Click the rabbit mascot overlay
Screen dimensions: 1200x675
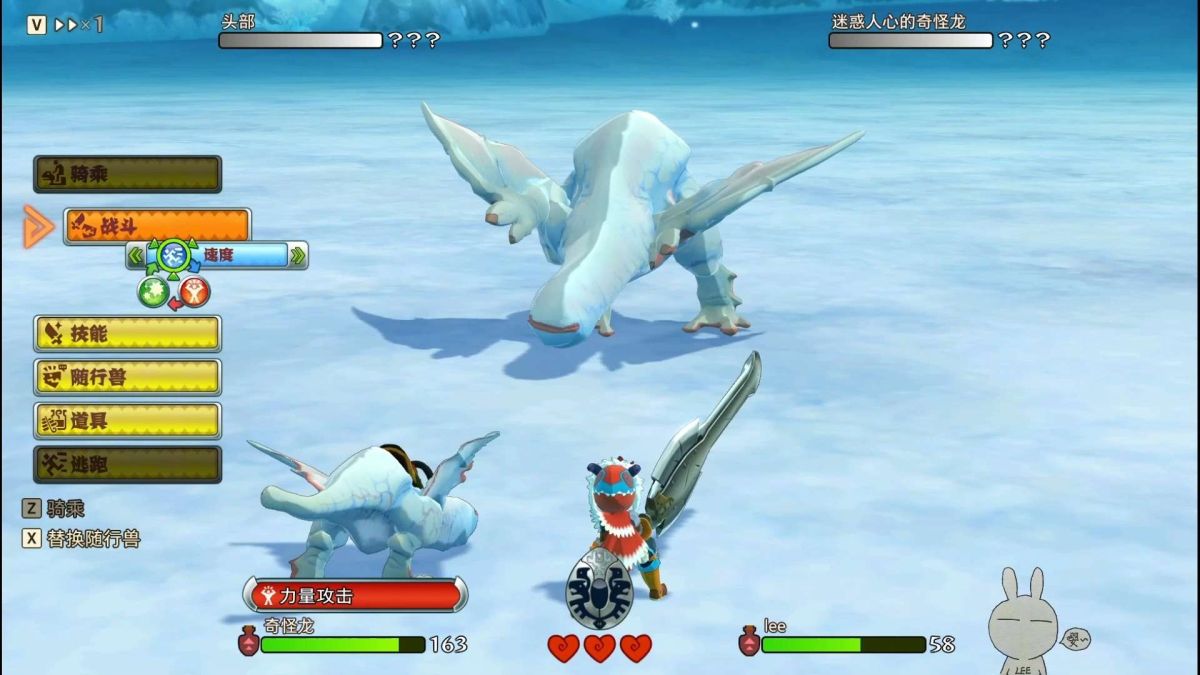1025,622
